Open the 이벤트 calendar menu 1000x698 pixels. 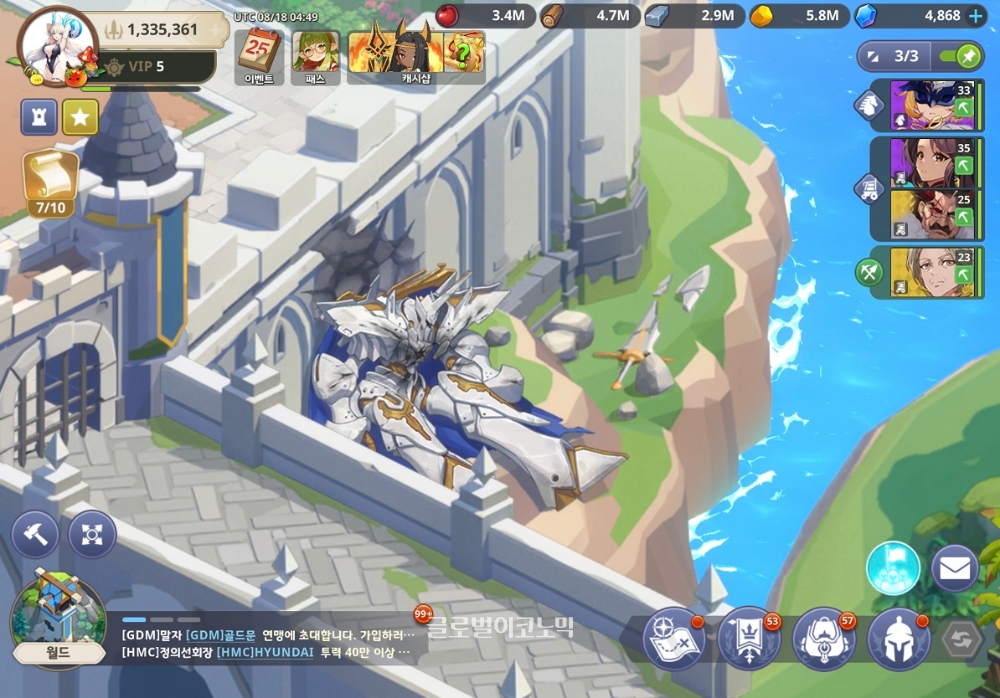[259, 55]
